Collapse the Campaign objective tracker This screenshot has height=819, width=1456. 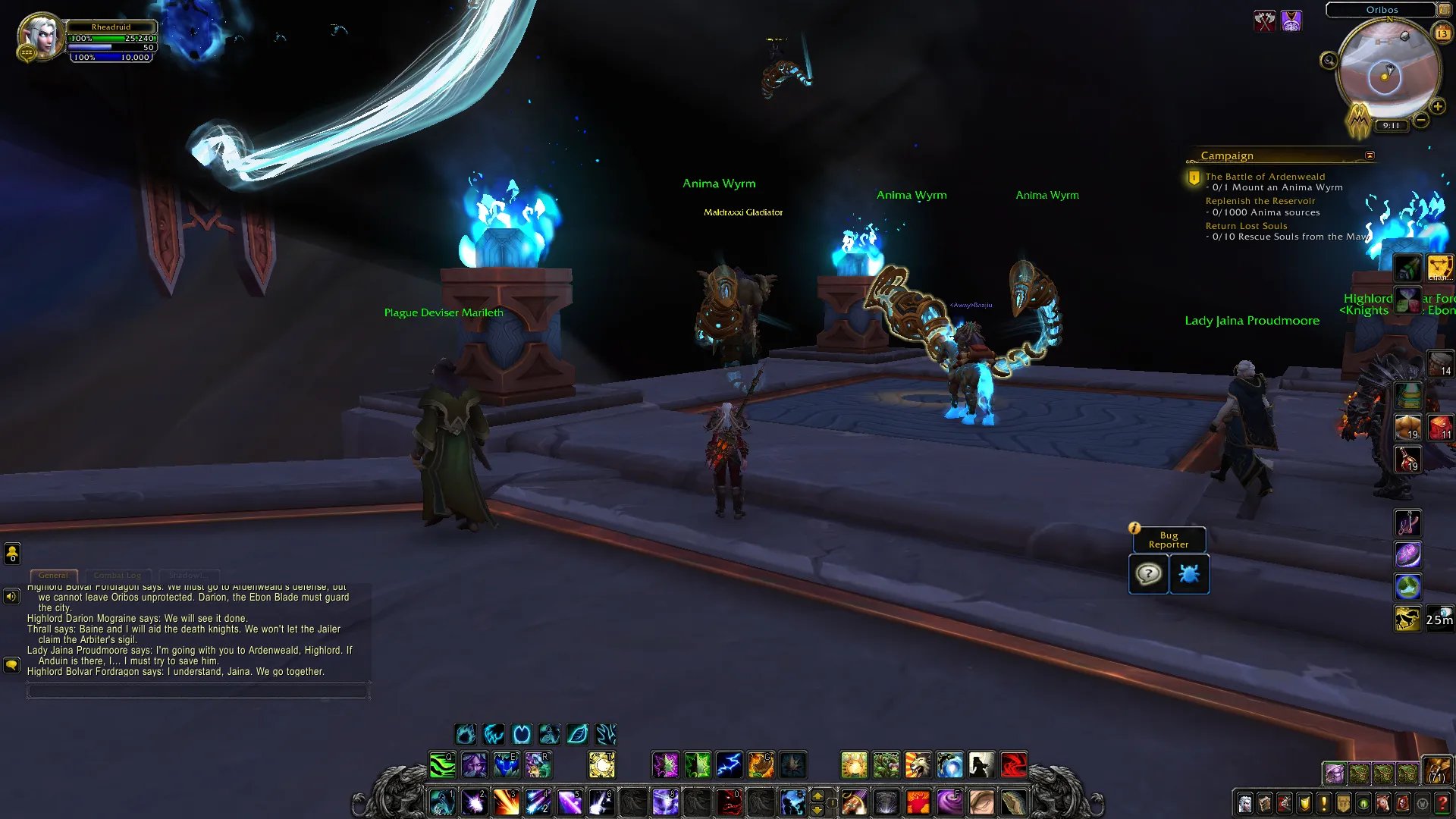(1370, 155)
